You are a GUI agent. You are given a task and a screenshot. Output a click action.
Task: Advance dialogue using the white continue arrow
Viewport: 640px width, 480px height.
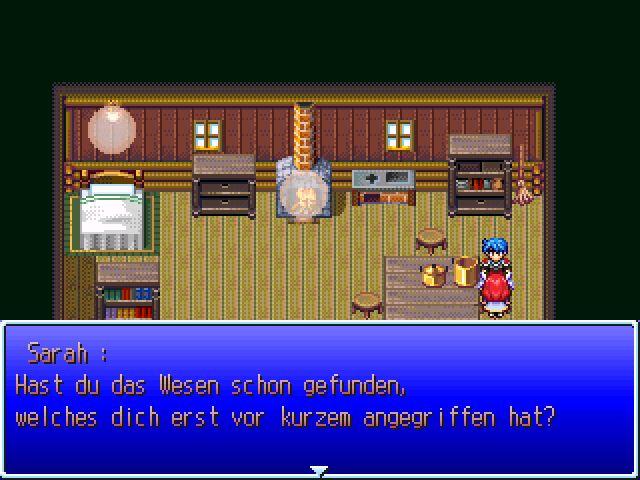318,469
